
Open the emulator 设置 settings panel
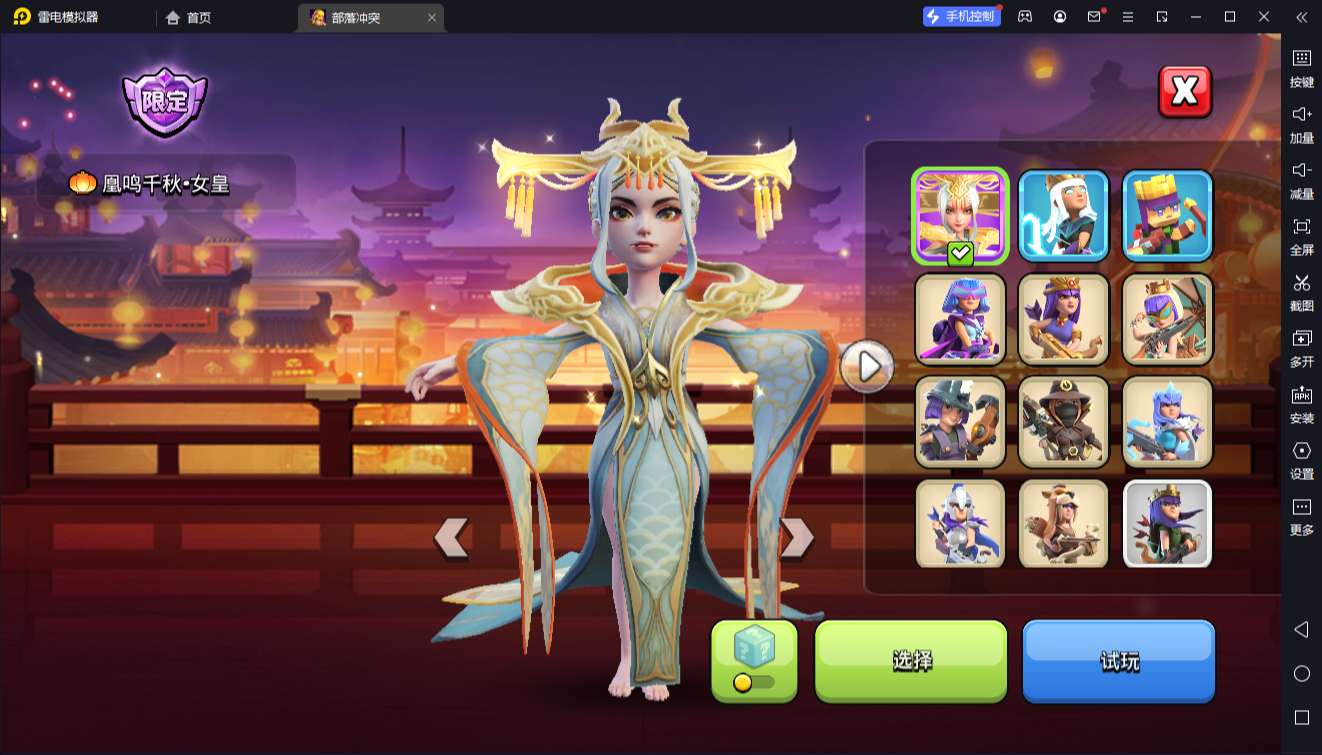1301,460
